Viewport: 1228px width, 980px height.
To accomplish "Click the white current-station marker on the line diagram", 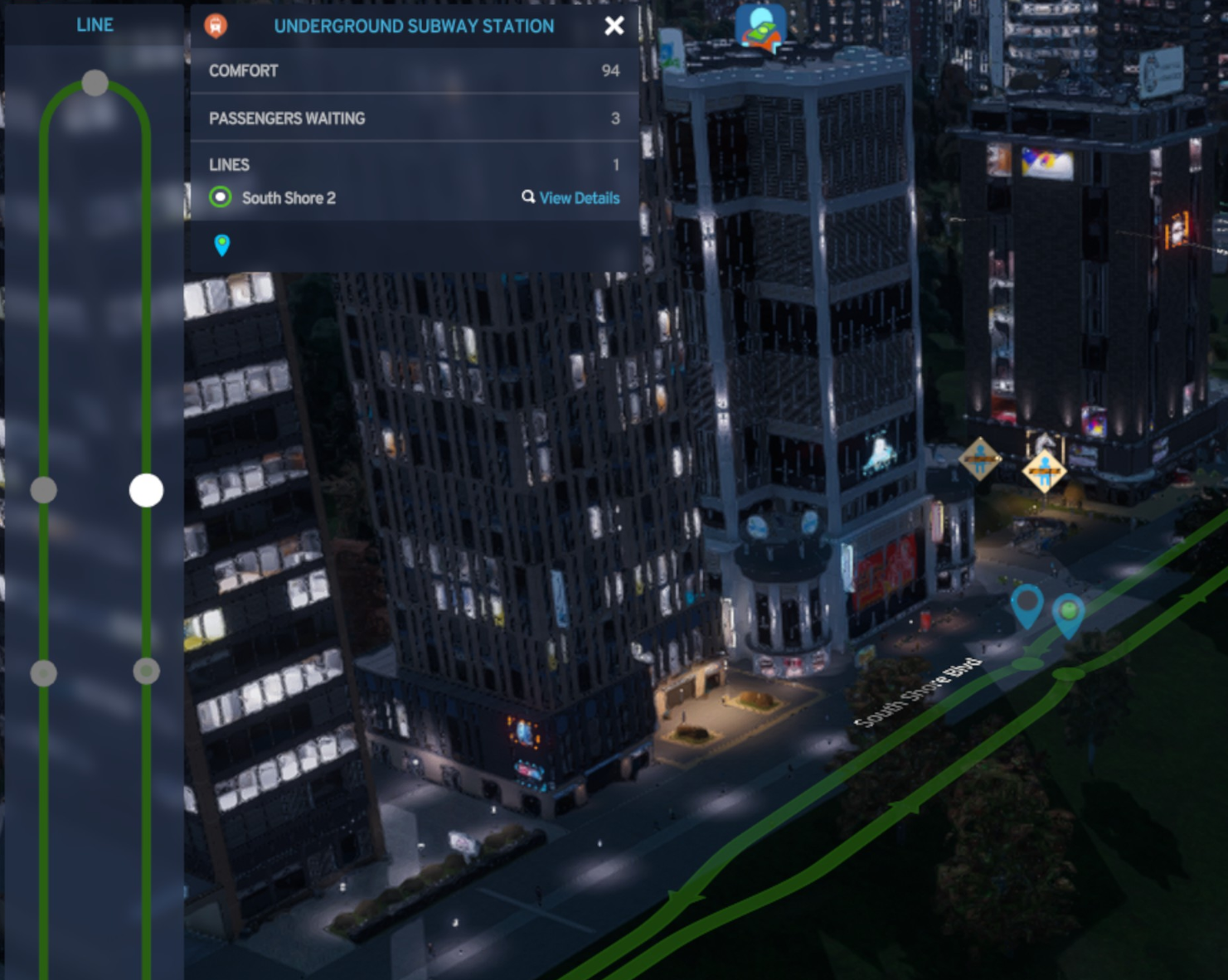I will click(146, 489).
